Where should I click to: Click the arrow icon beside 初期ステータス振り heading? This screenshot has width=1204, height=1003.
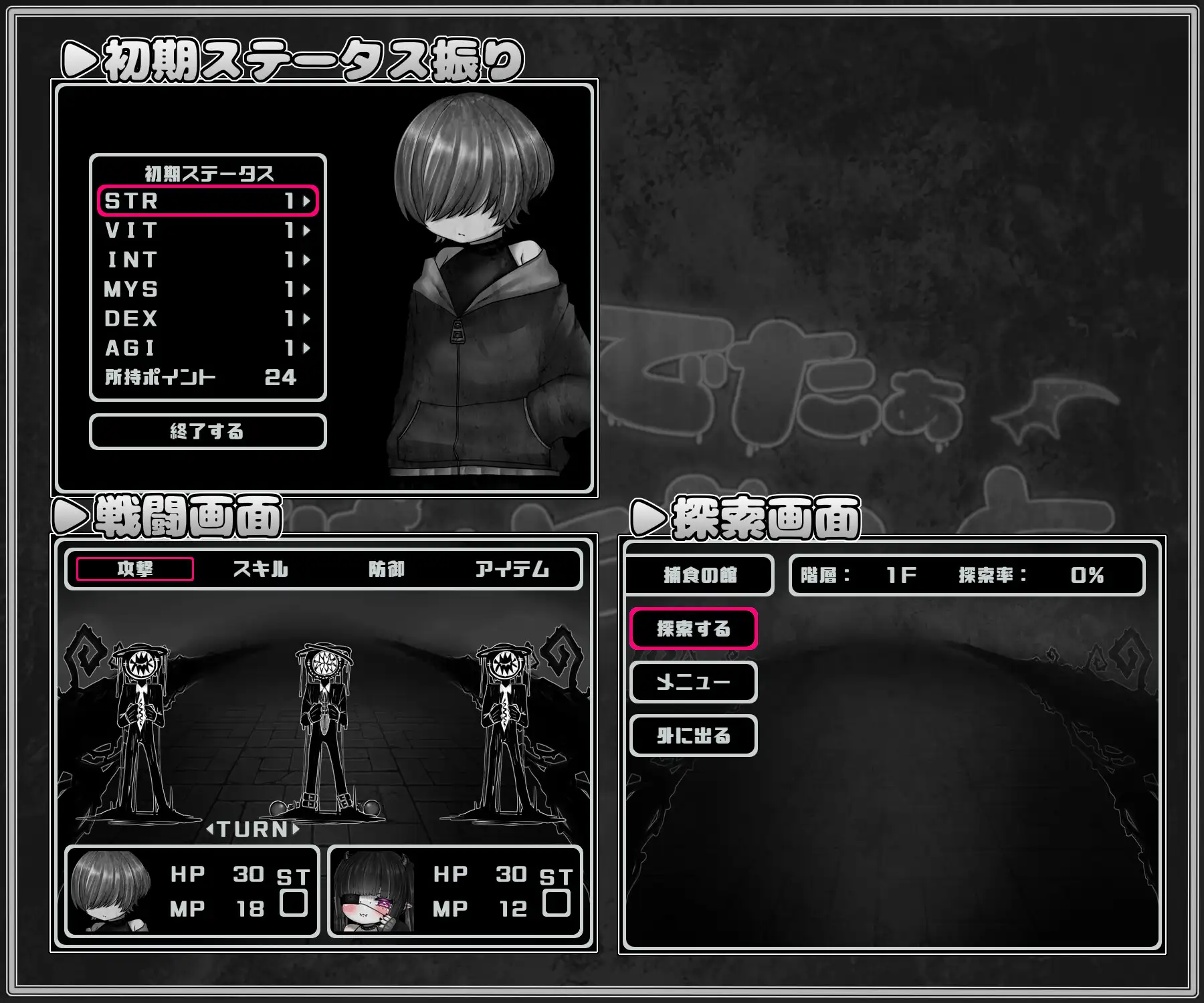point(78,58)
